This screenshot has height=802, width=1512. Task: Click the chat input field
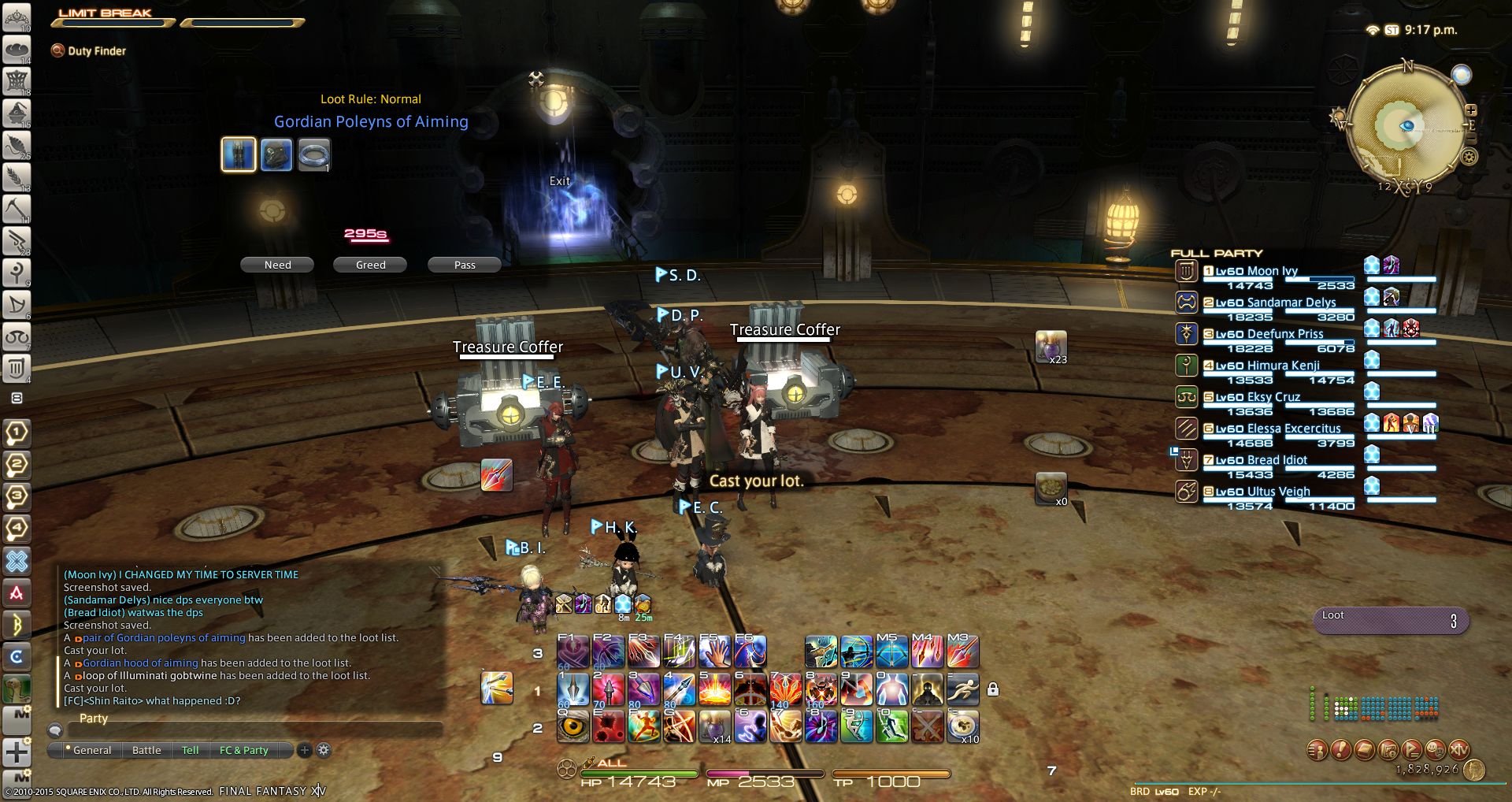252,730
